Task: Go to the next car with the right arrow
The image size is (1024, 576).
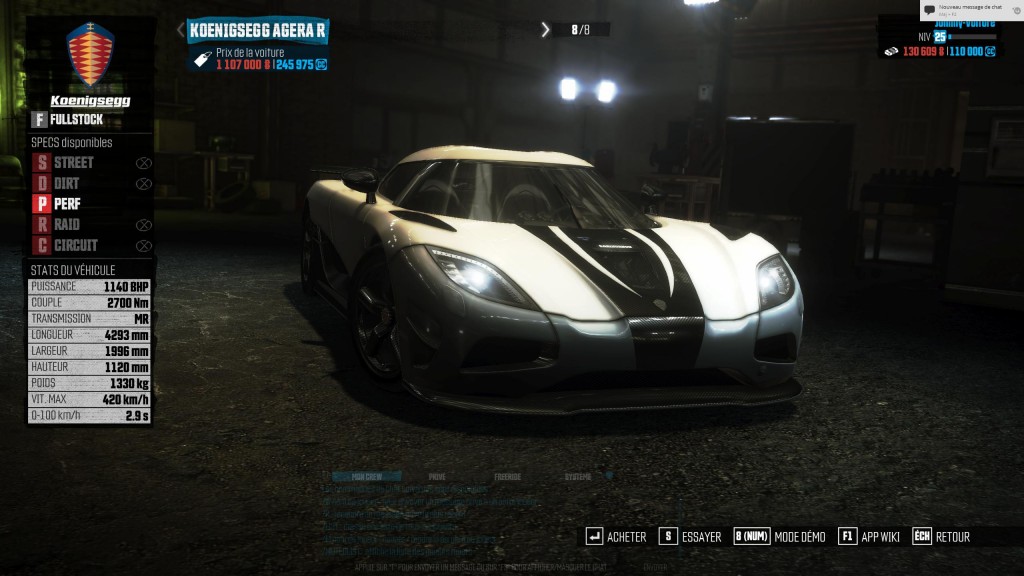Action: (x=545, y=30)
